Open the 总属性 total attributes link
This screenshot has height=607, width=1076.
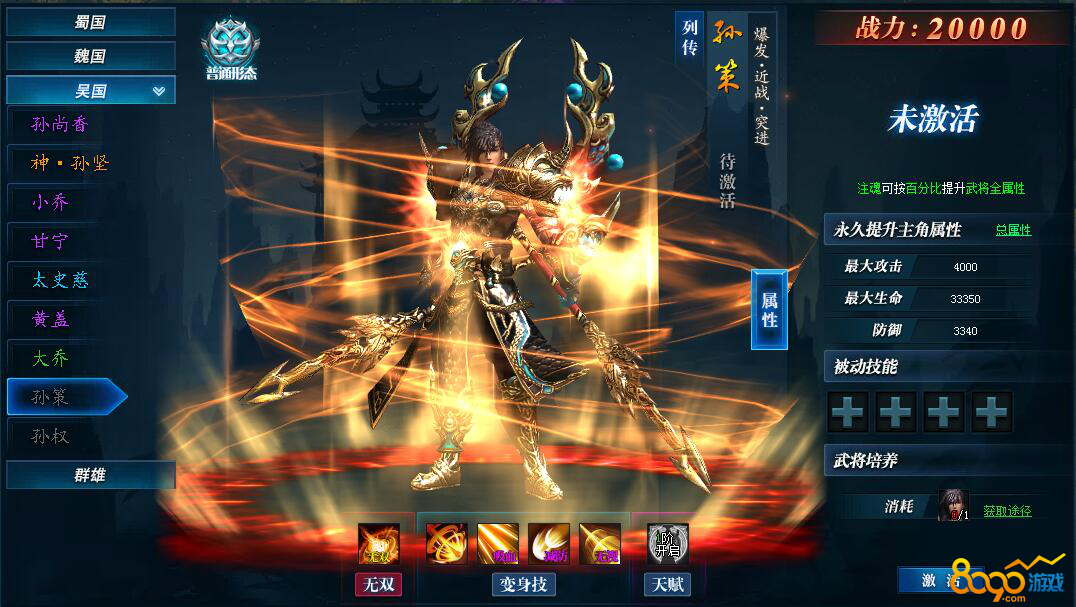[x=1013, y=230]
